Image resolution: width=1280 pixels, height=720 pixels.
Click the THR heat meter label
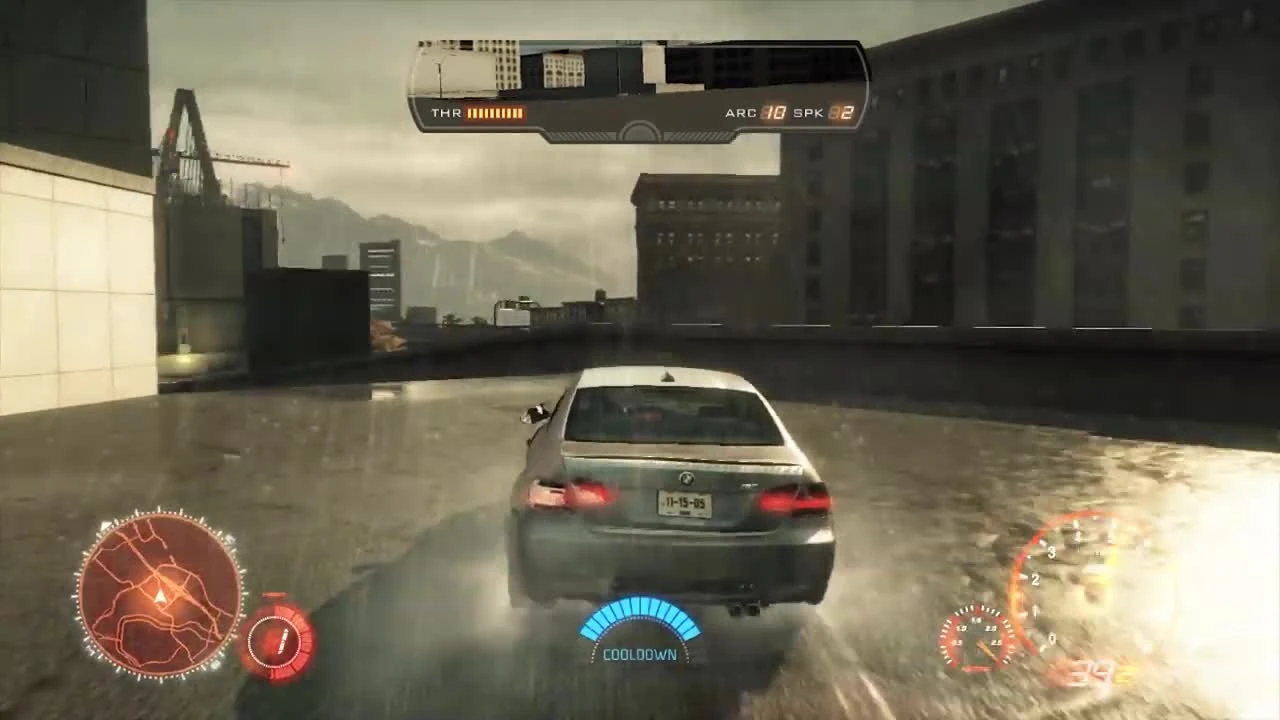[446, 112]
